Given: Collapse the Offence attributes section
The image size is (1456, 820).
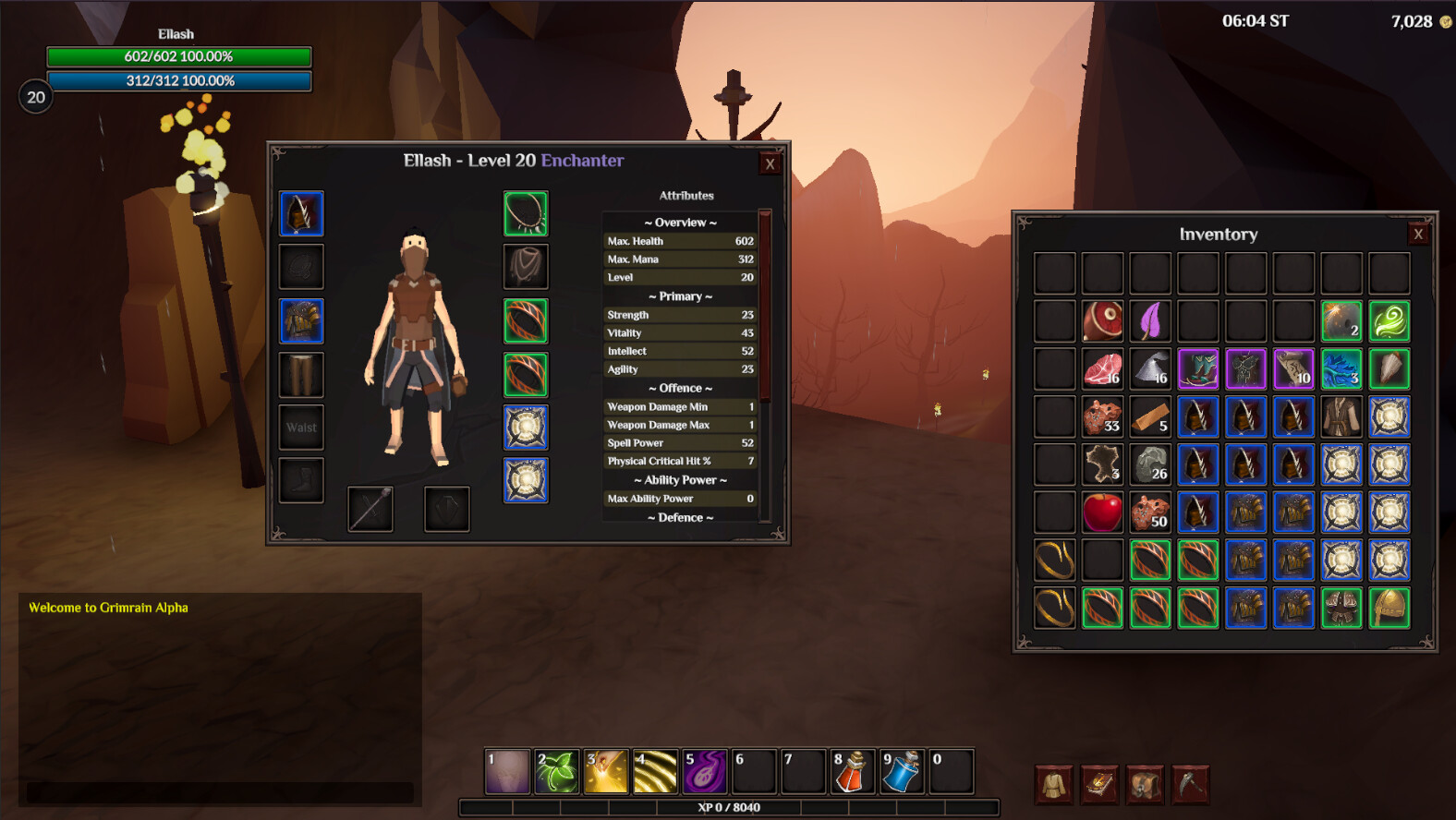Looking at the screenshot, I should point(680,387).
